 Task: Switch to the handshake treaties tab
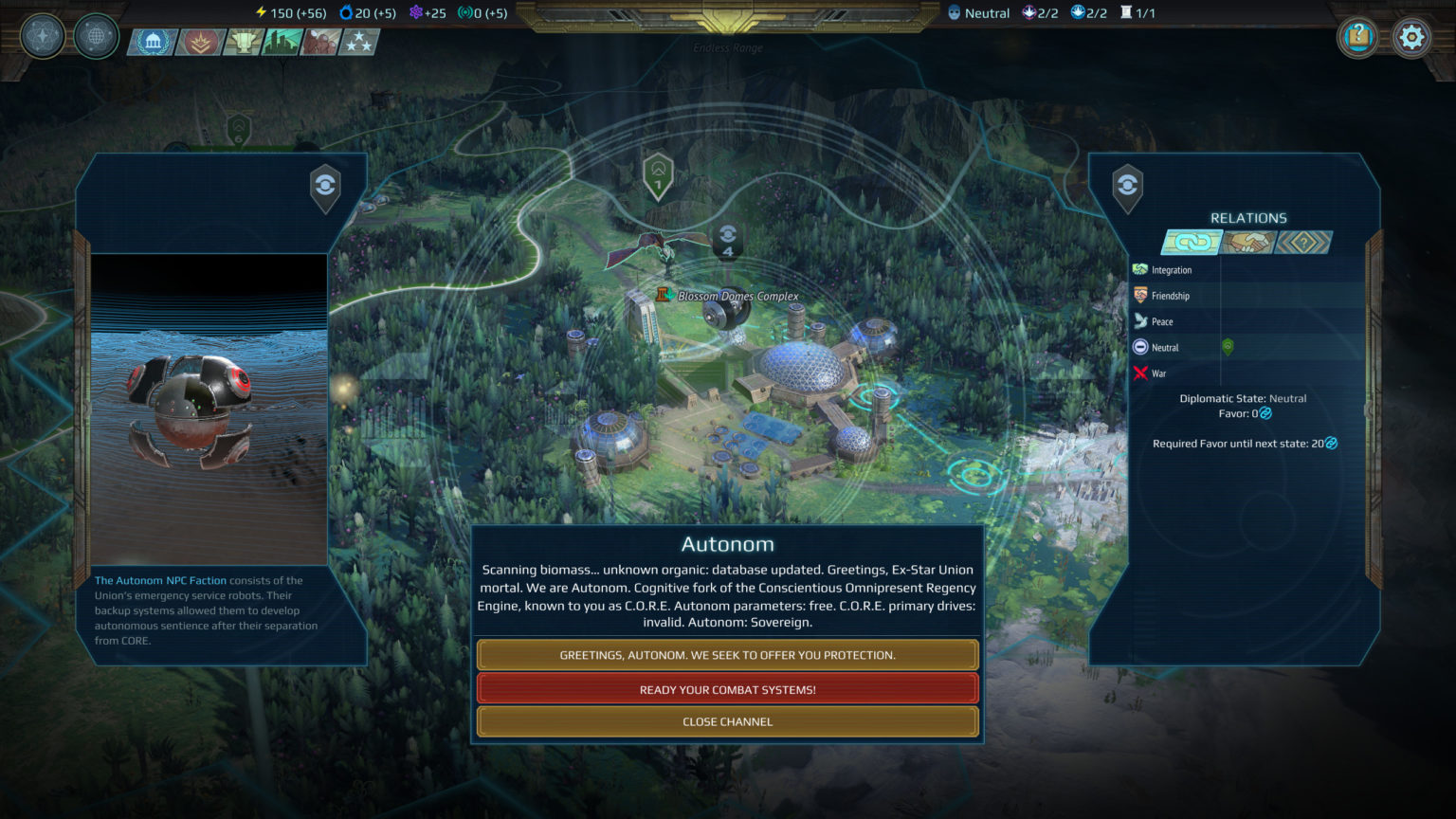(x=1249, y=243)
